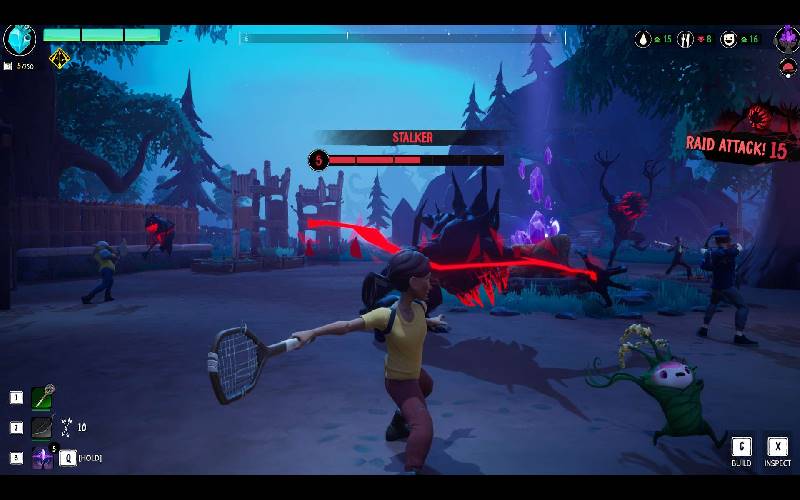The image size is (800, 500).
Task: Click the blue crystal heart portrait icon
Action: (20, 39)
